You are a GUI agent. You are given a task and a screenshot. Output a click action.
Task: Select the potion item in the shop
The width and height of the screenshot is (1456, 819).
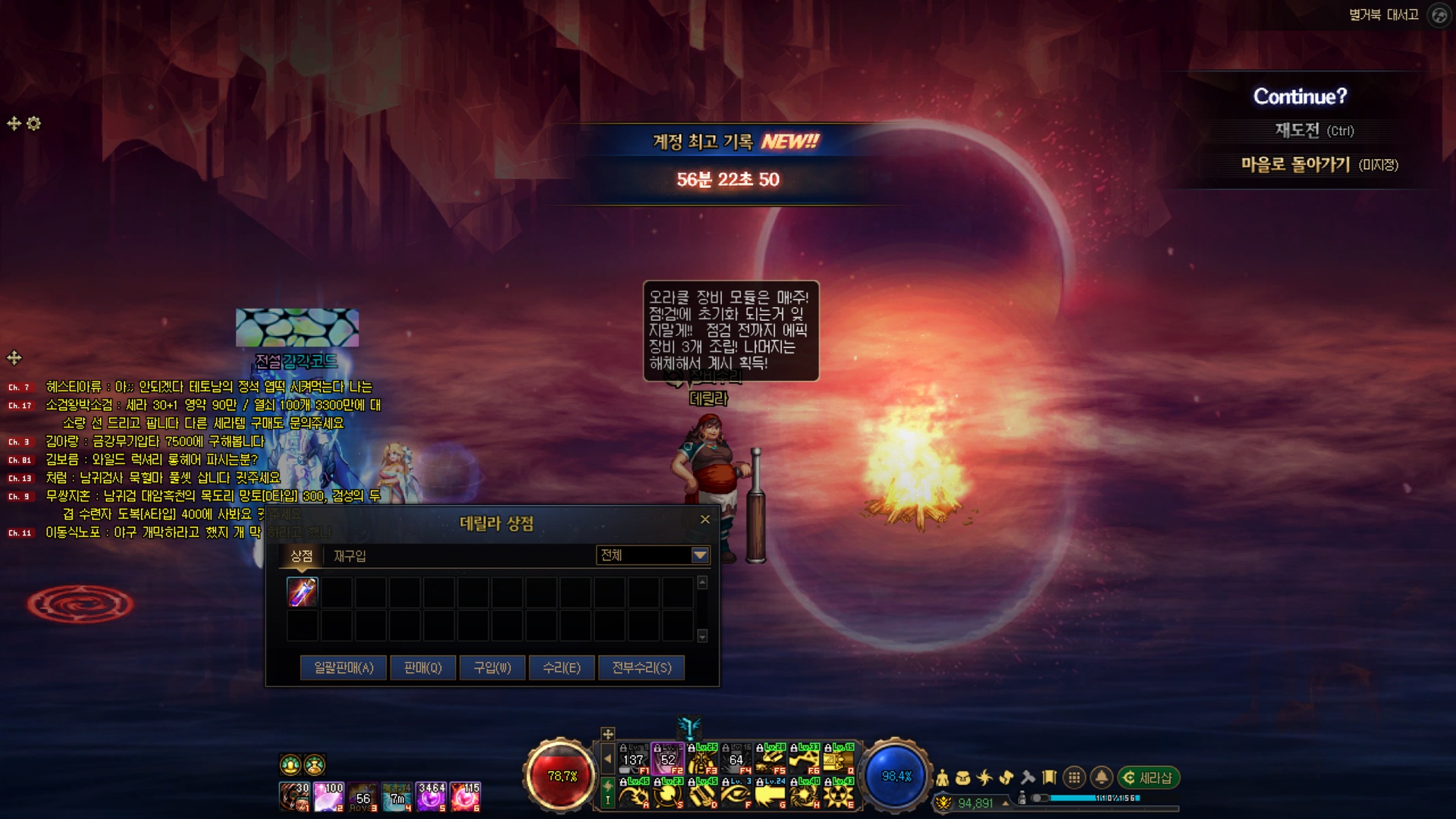303,592
